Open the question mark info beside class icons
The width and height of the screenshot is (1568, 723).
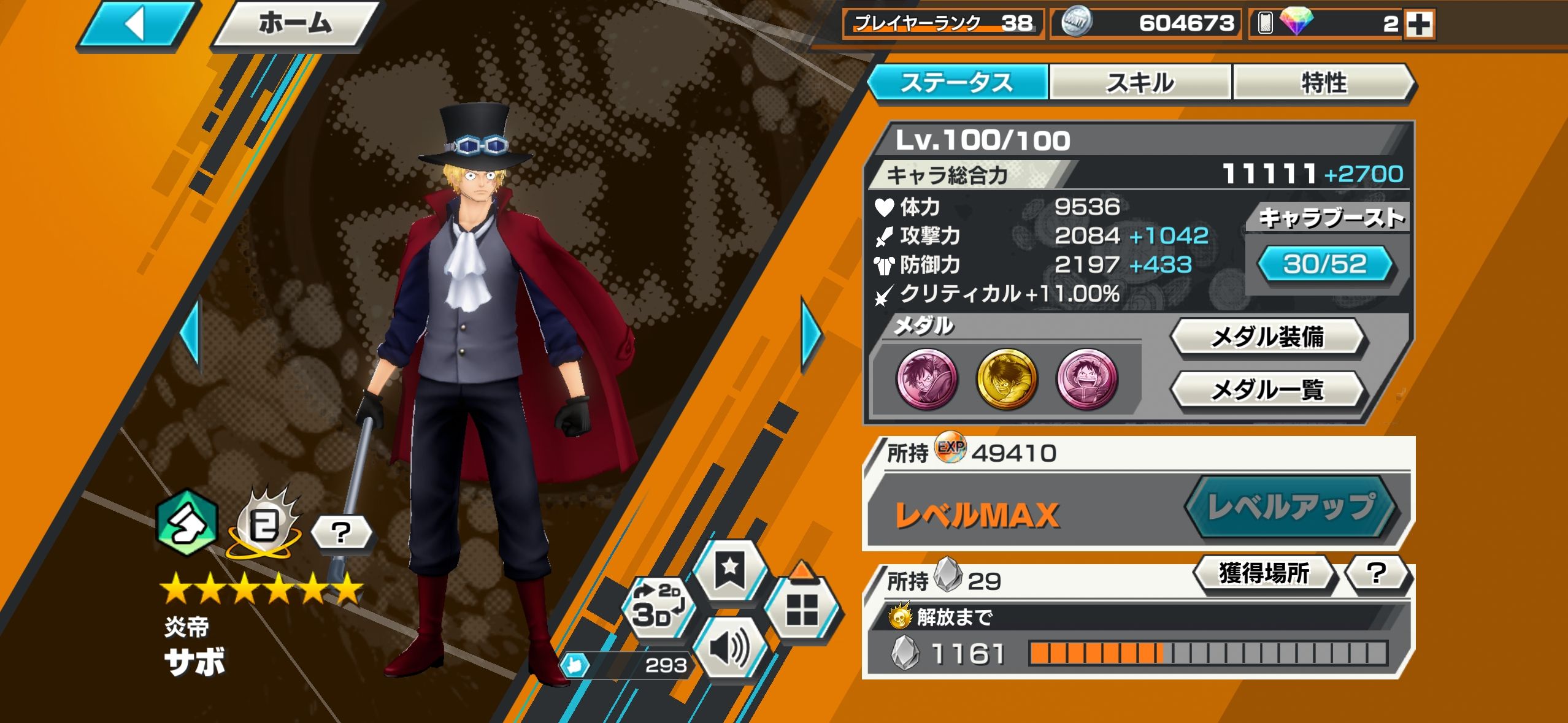pos(341,532)
